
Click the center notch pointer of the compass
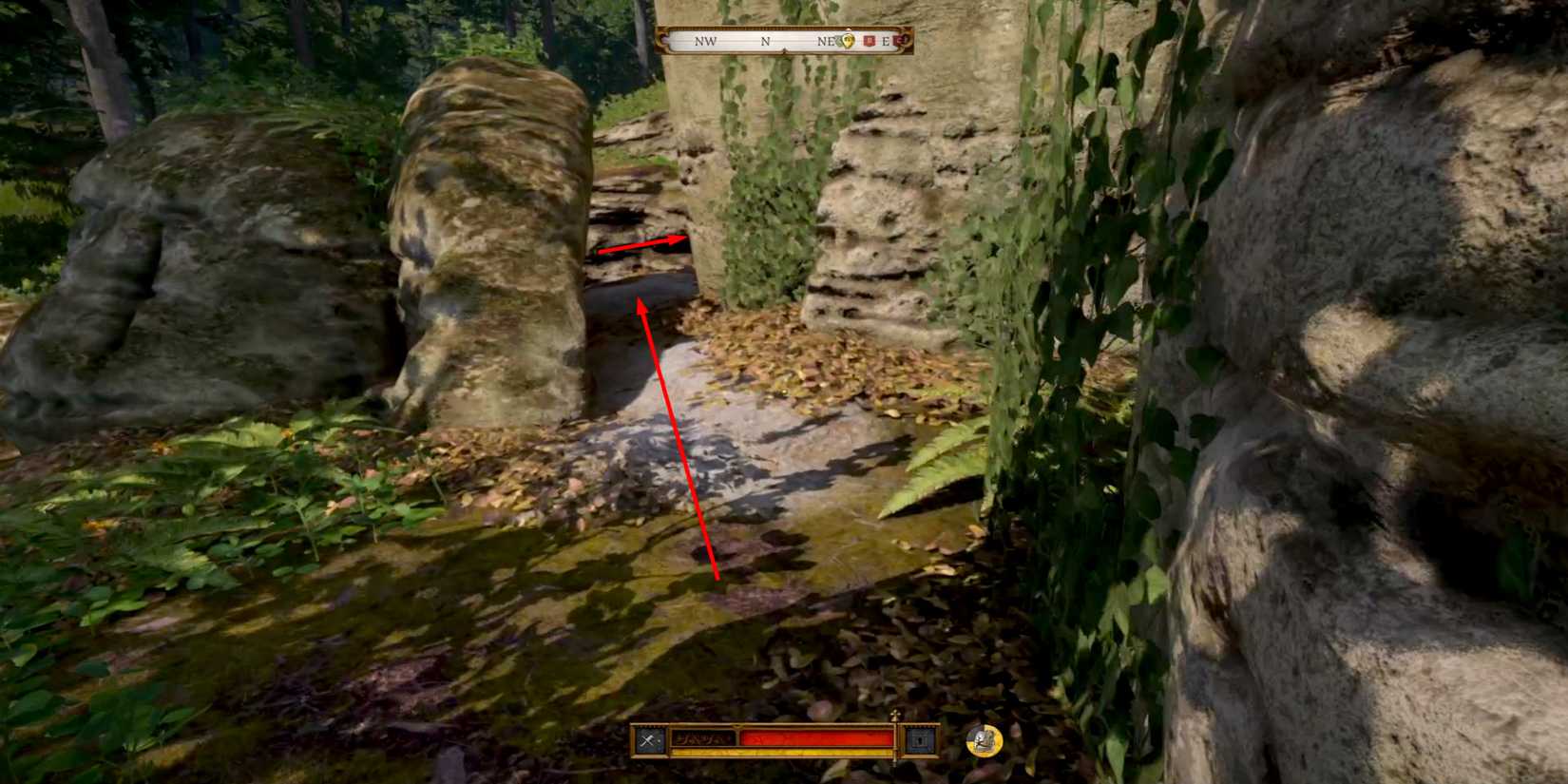[x=785, y=48]
